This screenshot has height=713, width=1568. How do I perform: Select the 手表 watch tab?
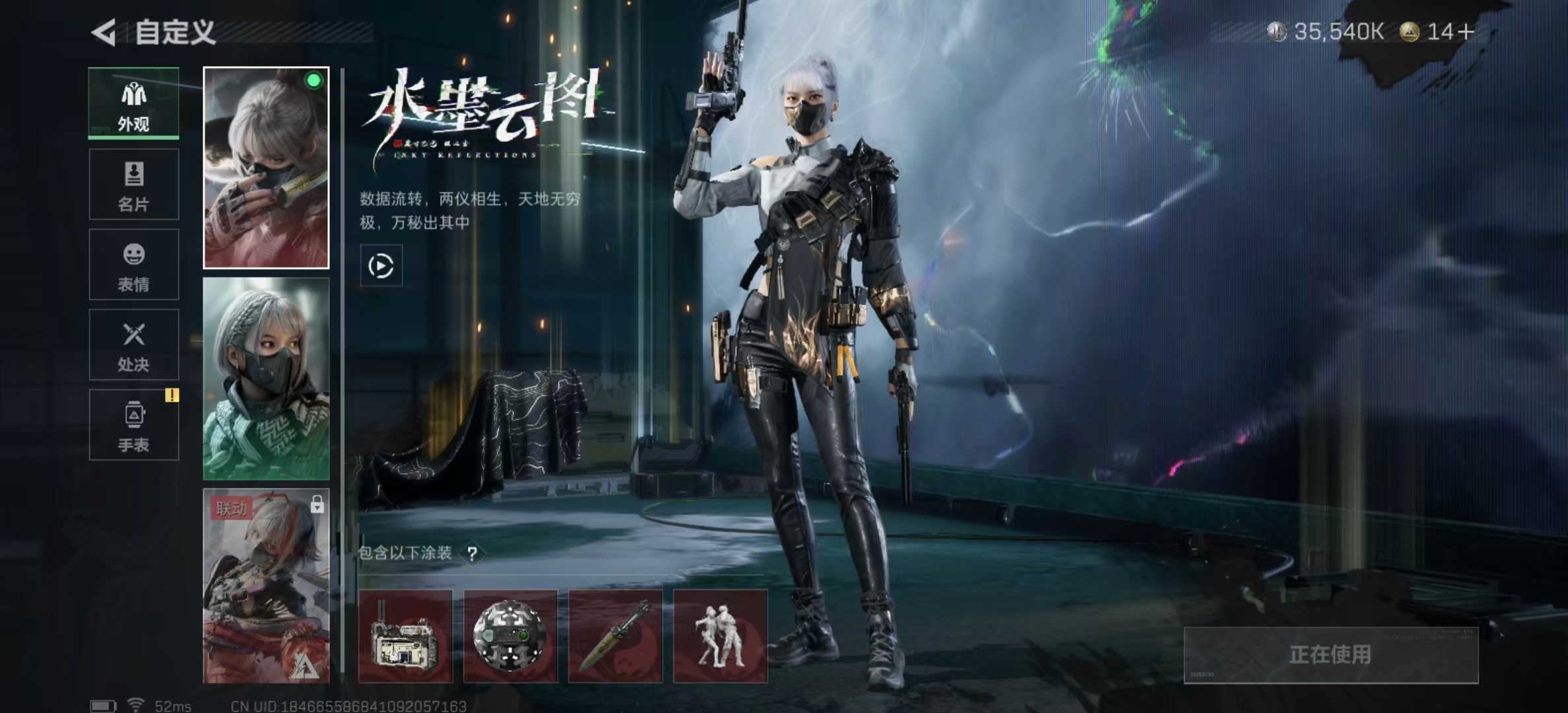[x=134, y=424]
